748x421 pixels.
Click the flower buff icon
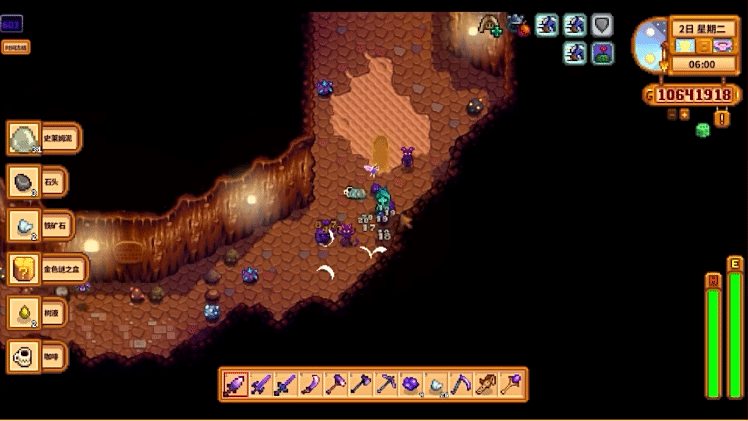tap(602, 53)
